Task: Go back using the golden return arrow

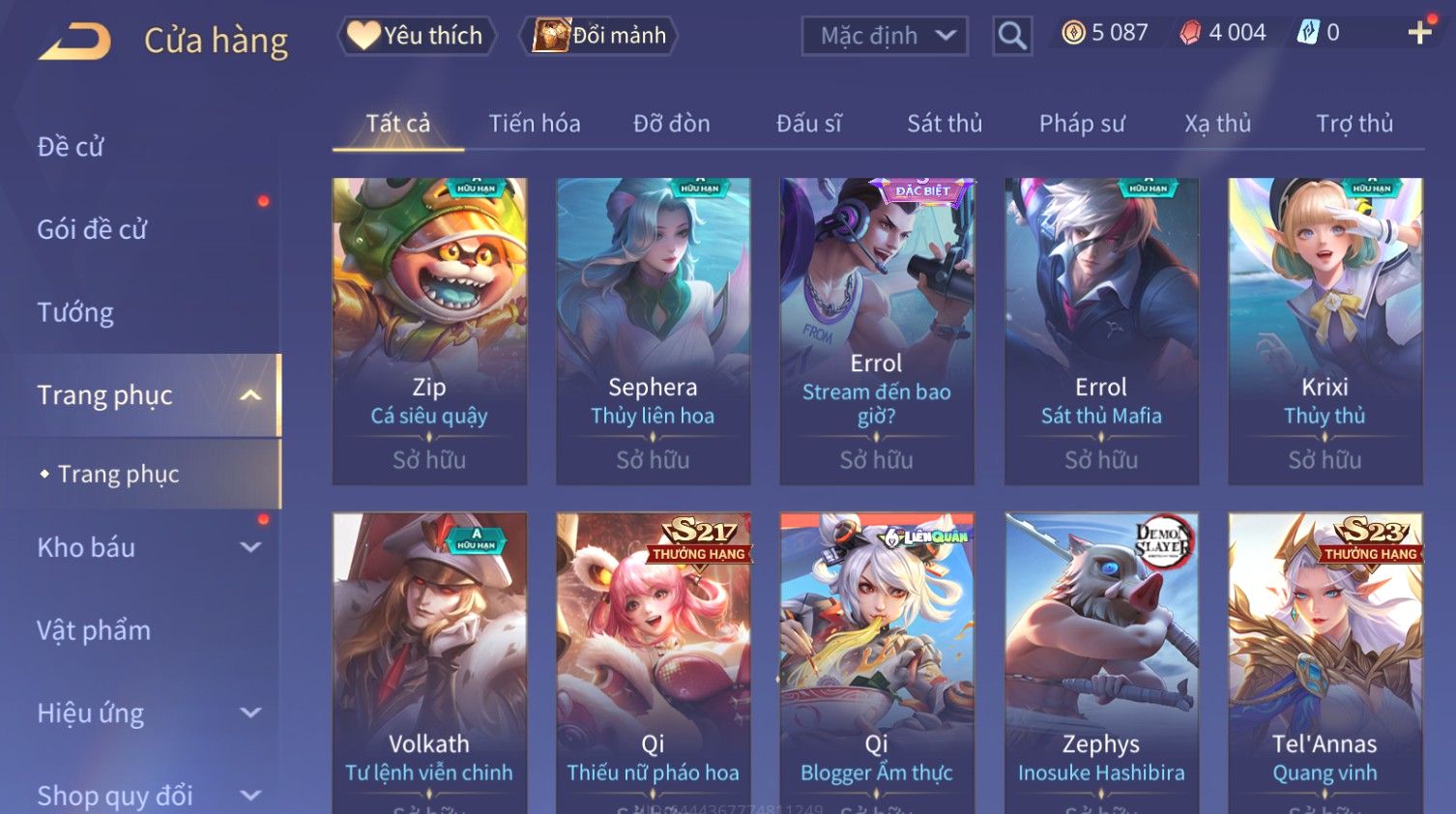Action: (75, 41)
